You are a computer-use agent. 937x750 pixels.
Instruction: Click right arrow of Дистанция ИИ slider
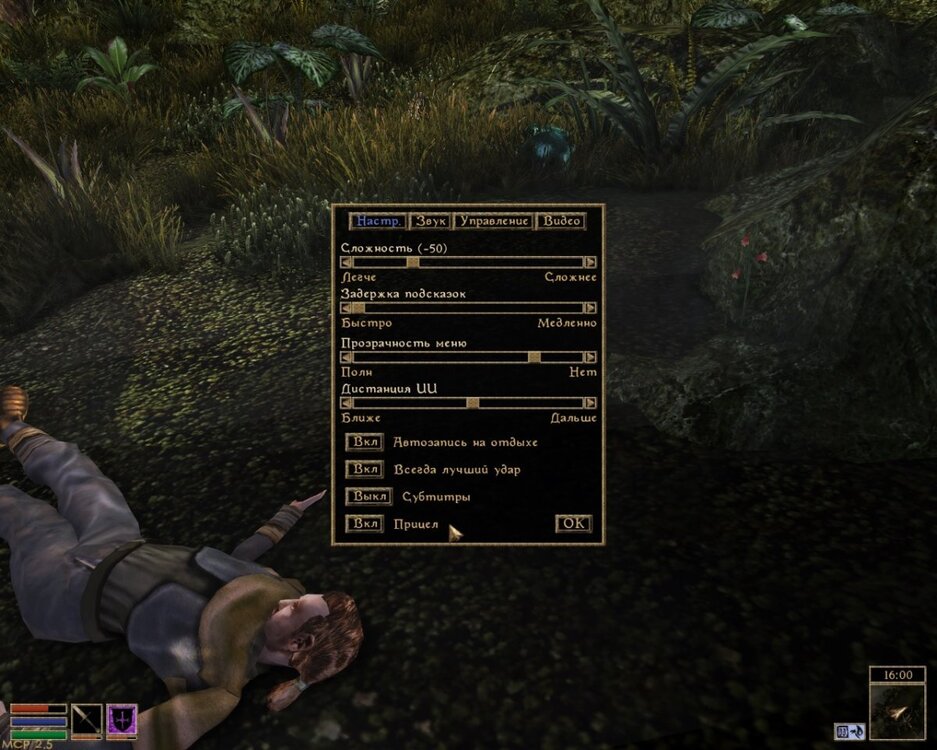(x=591, y=403)
